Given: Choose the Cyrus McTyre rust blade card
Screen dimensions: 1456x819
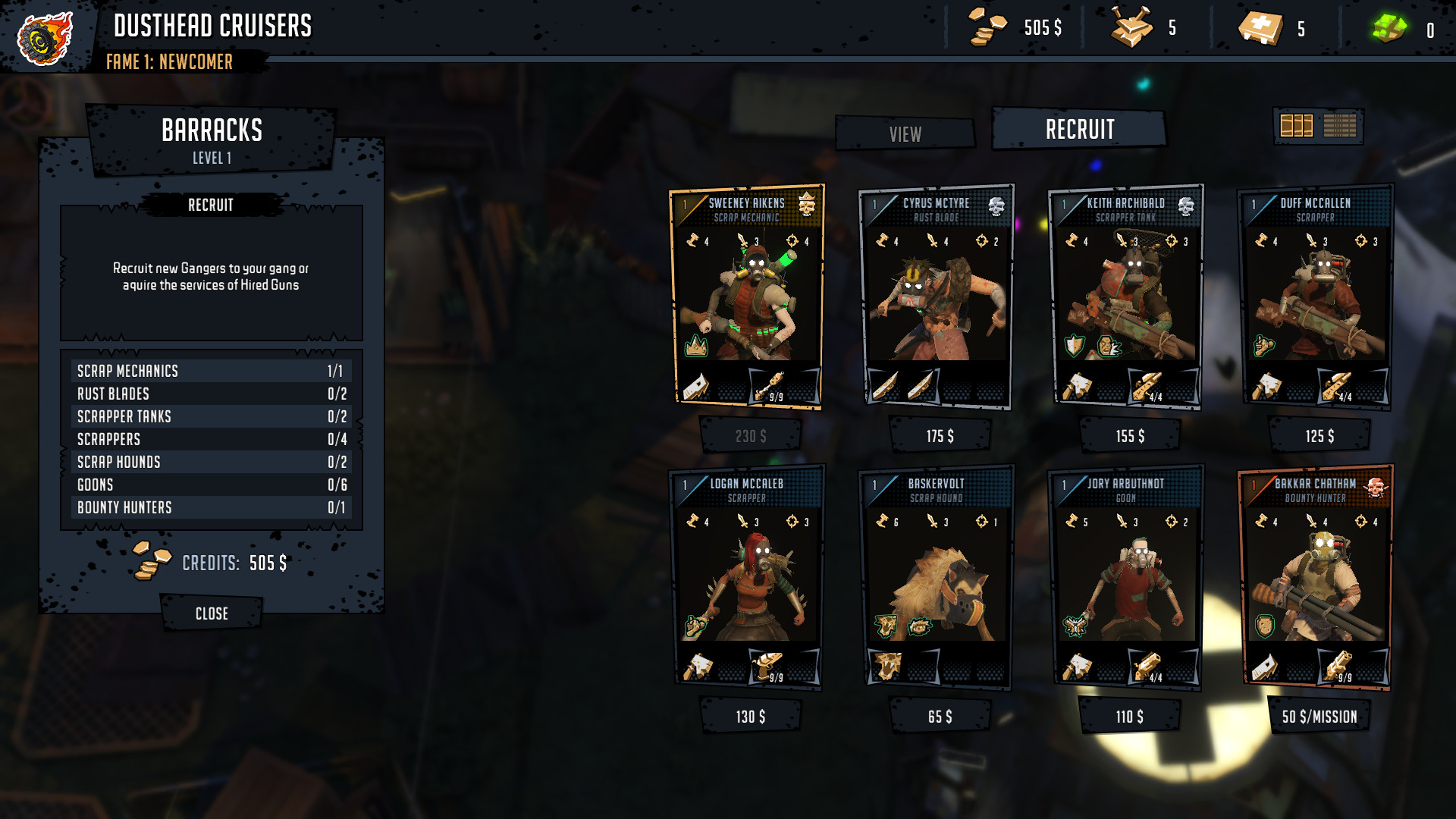Looking at the screenshot, I should point(937,297).
